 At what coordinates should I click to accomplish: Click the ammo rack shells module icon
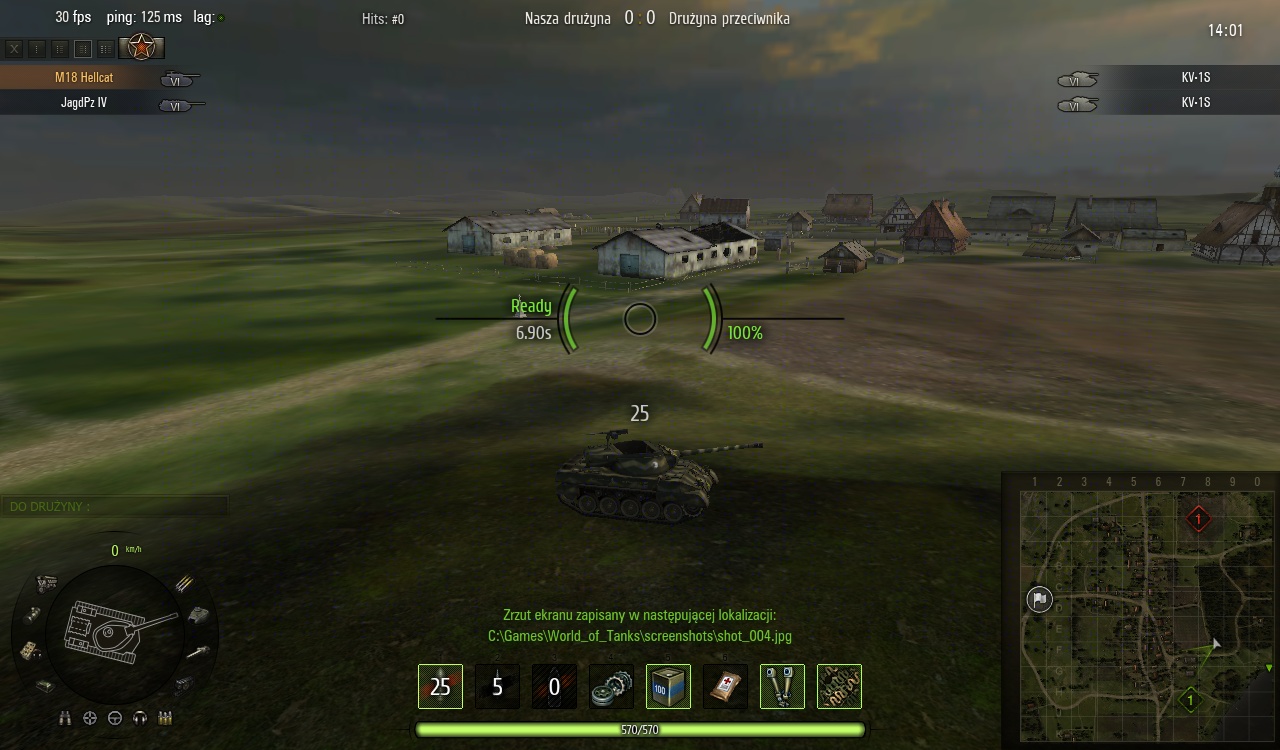(x=184, y=583)
